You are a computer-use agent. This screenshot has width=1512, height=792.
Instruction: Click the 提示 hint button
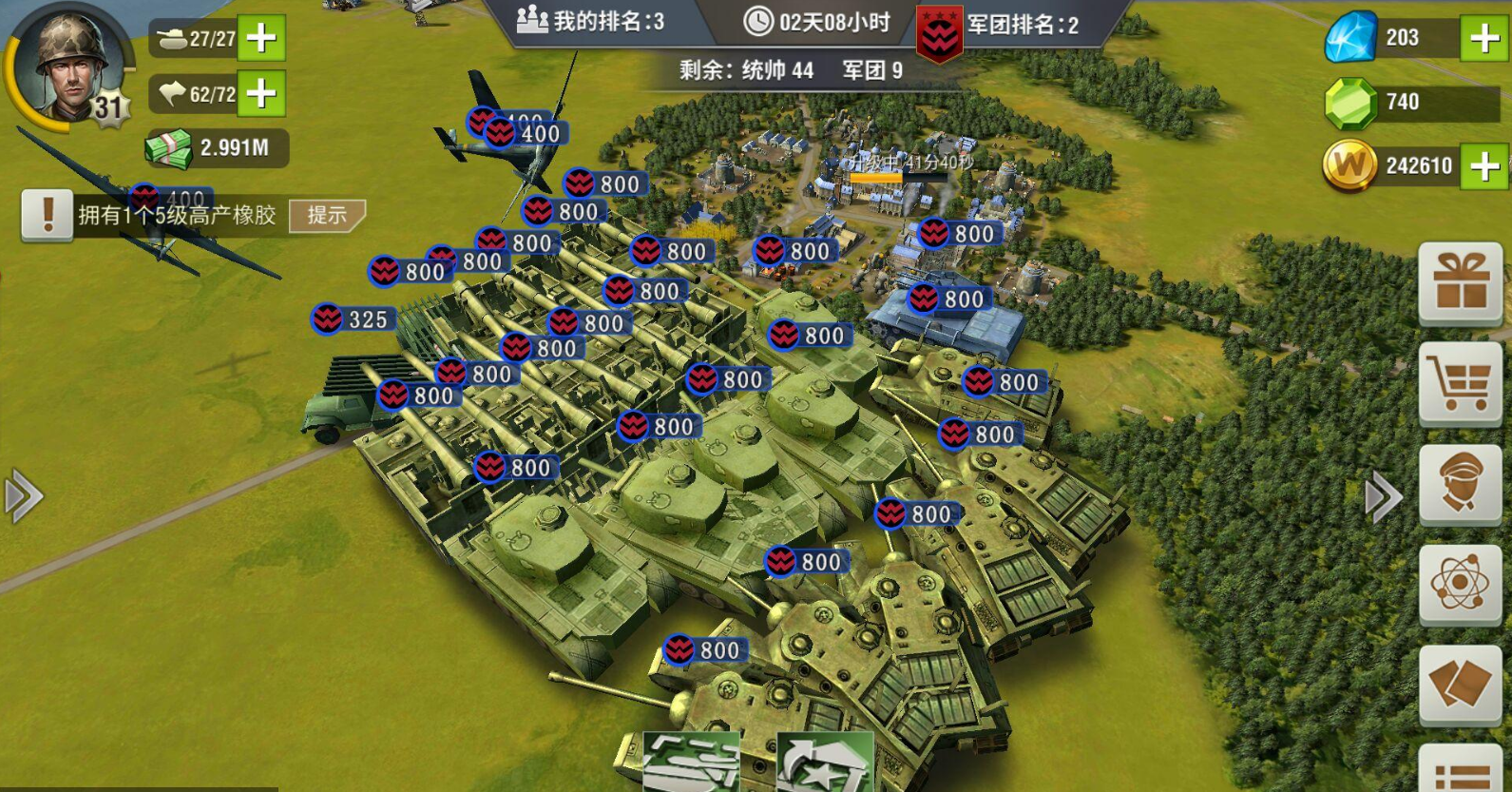coord(328,217)
